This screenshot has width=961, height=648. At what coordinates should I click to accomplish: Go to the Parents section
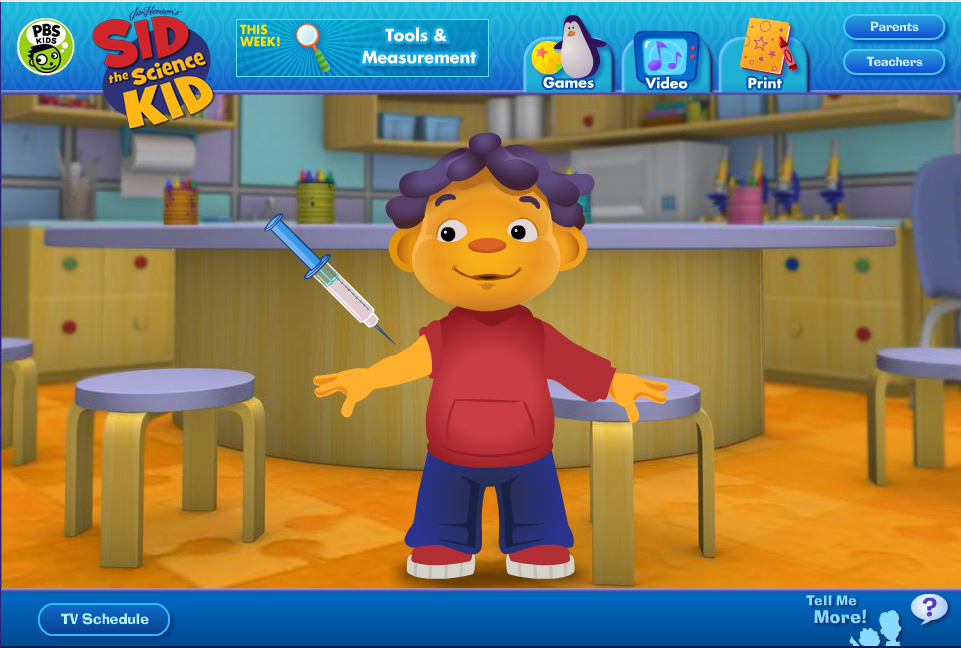pyautogui.click(x=894, y=27)
